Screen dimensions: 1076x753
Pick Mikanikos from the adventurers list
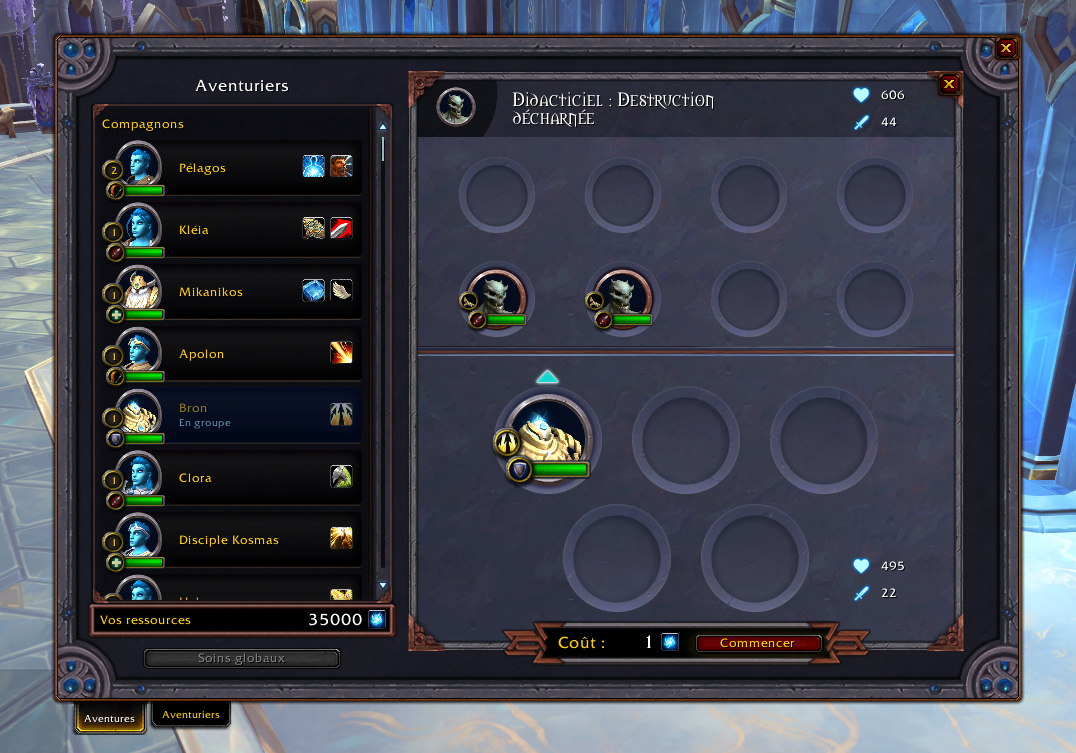pos(230,292)
